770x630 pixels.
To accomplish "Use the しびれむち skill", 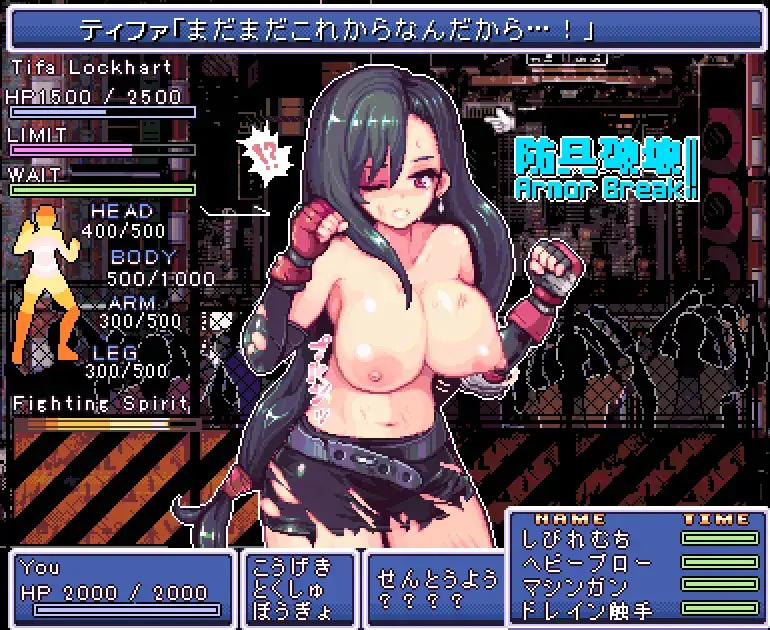I will pyautogui.click(x=567, y=540).
